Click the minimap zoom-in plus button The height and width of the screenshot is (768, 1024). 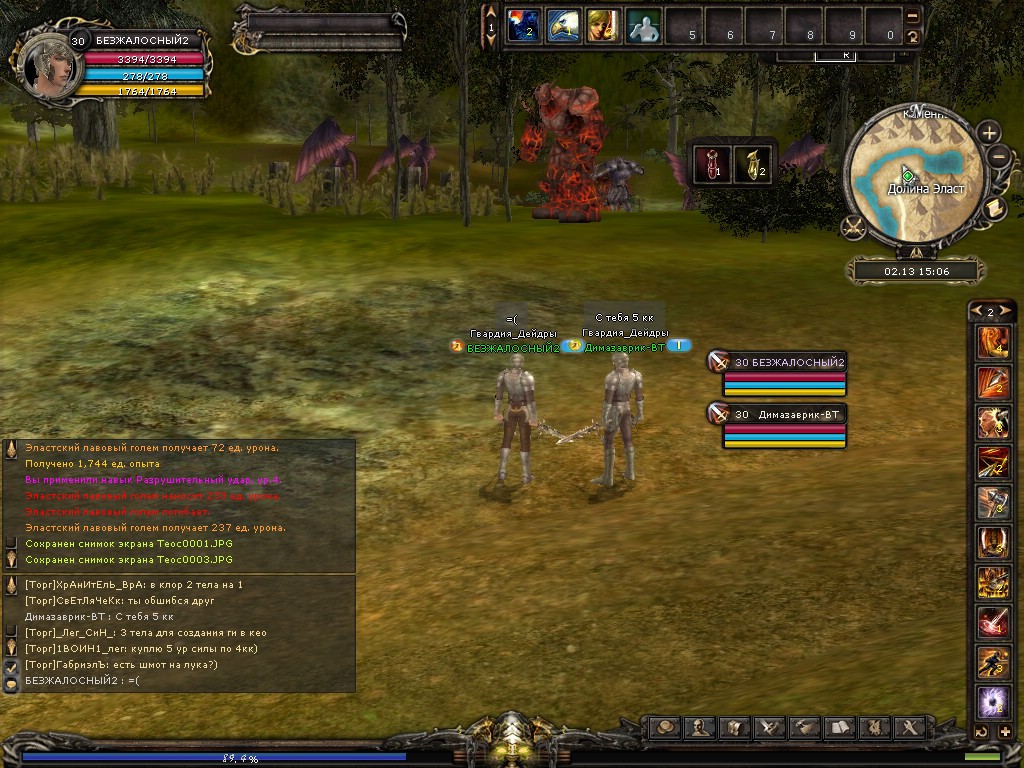point(989,132)
